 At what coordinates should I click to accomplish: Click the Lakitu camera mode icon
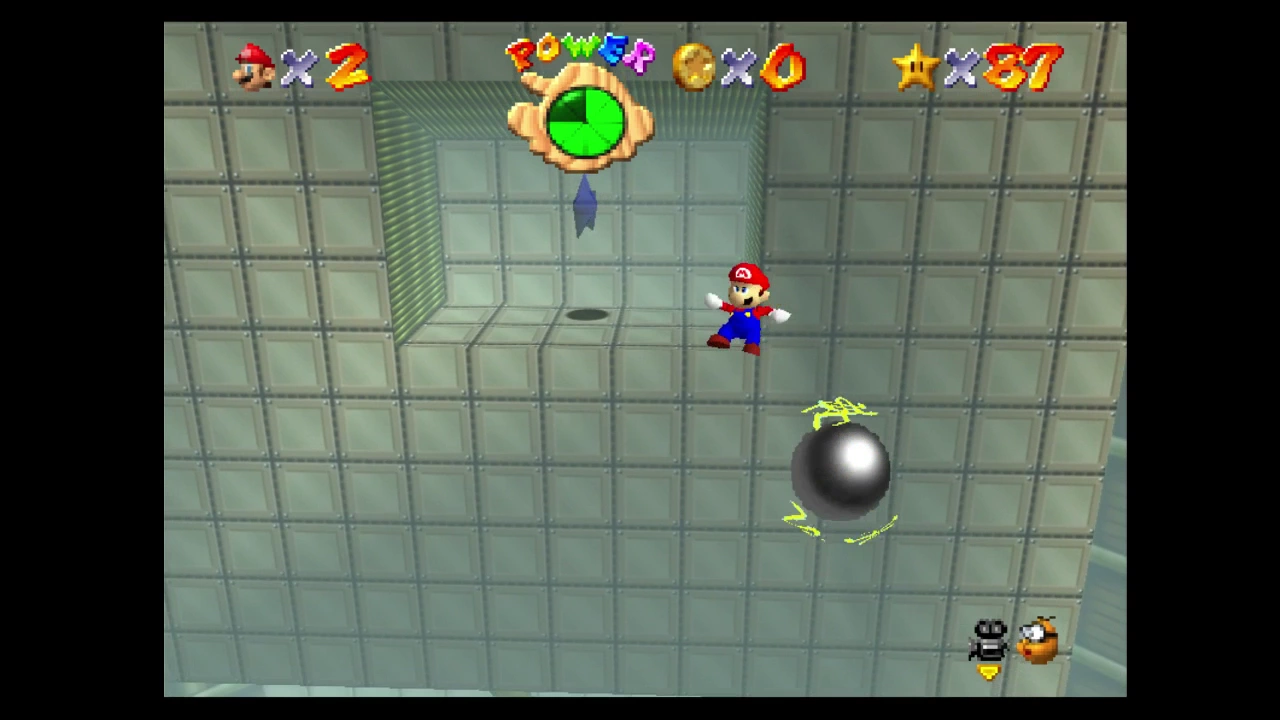click(1039, 640)
